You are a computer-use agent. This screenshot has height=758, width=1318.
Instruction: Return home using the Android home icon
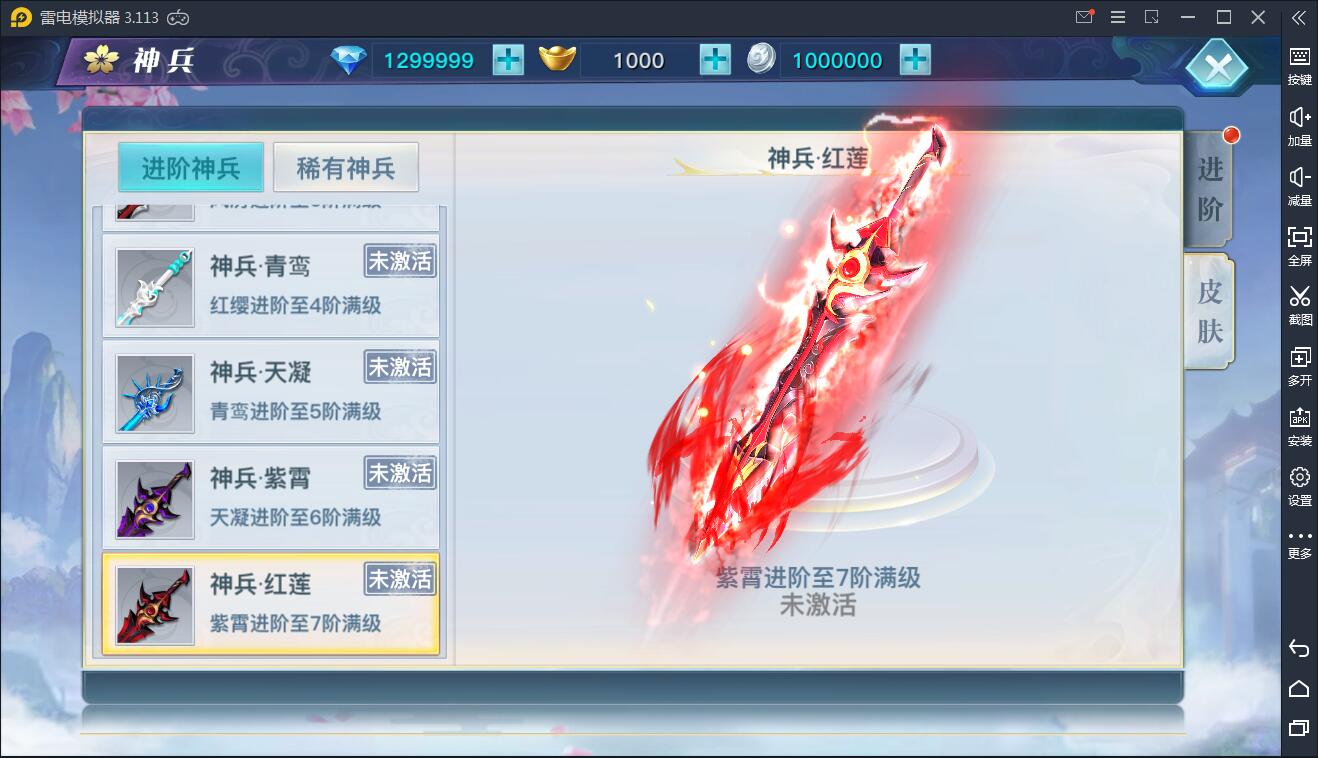click(1298, 689)
